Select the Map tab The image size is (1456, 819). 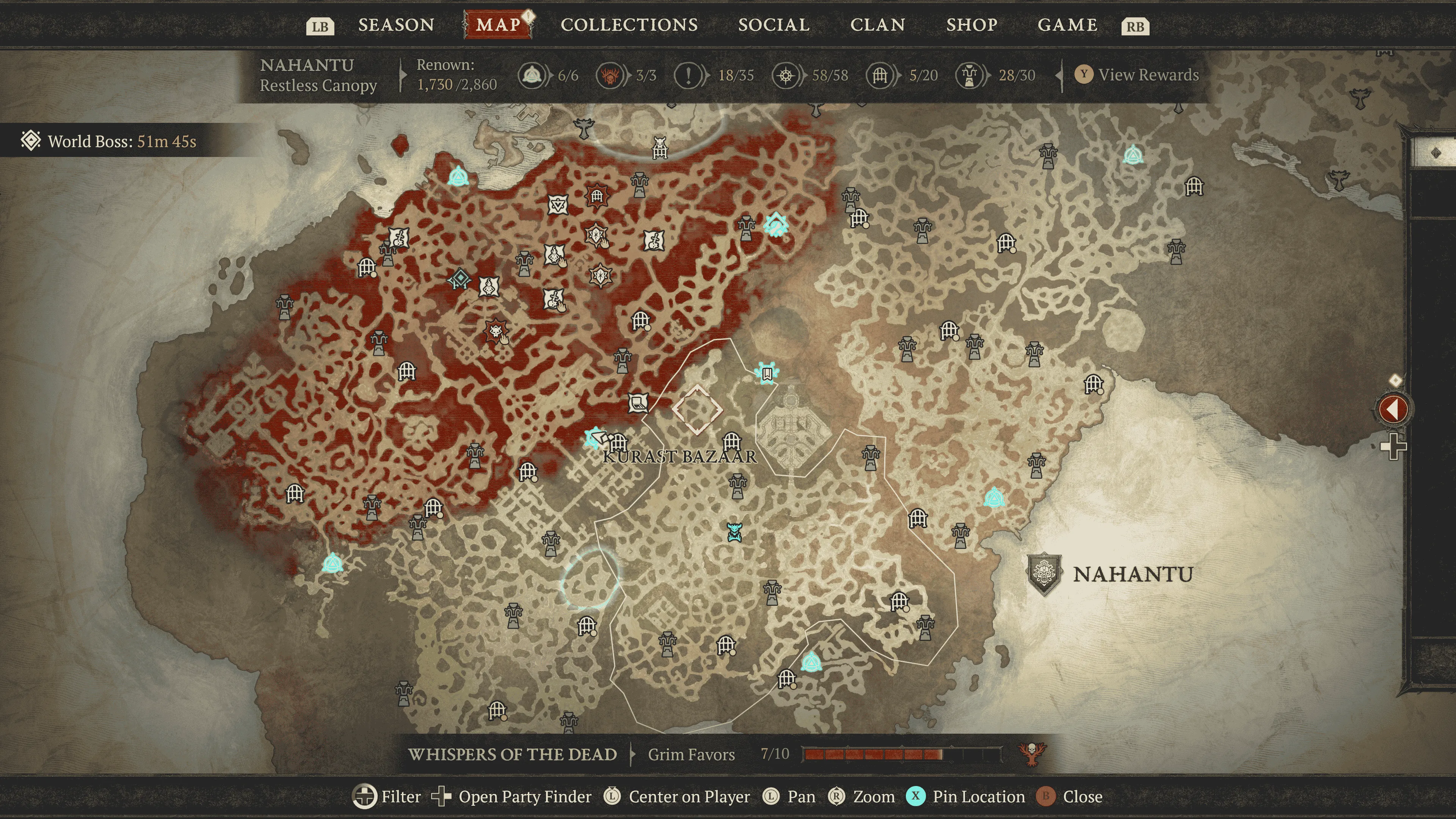coord(498,25)
